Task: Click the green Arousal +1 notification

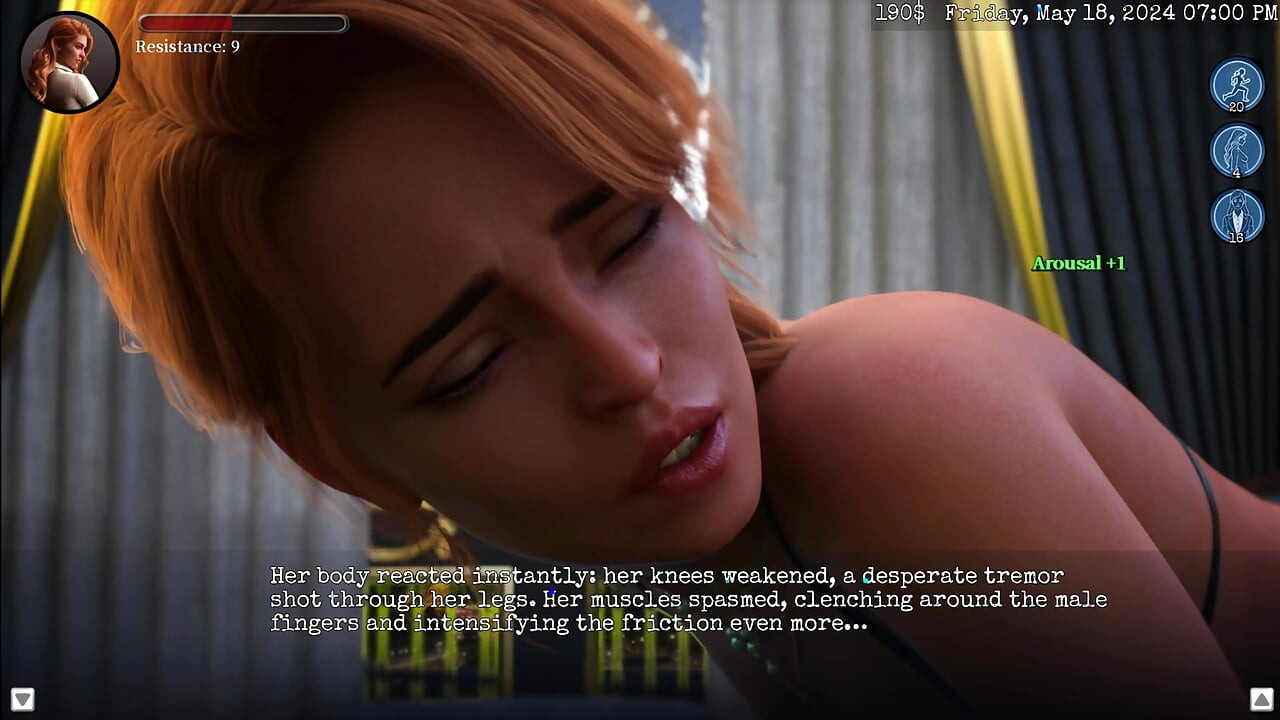Action: click(x=1078, y=263)
